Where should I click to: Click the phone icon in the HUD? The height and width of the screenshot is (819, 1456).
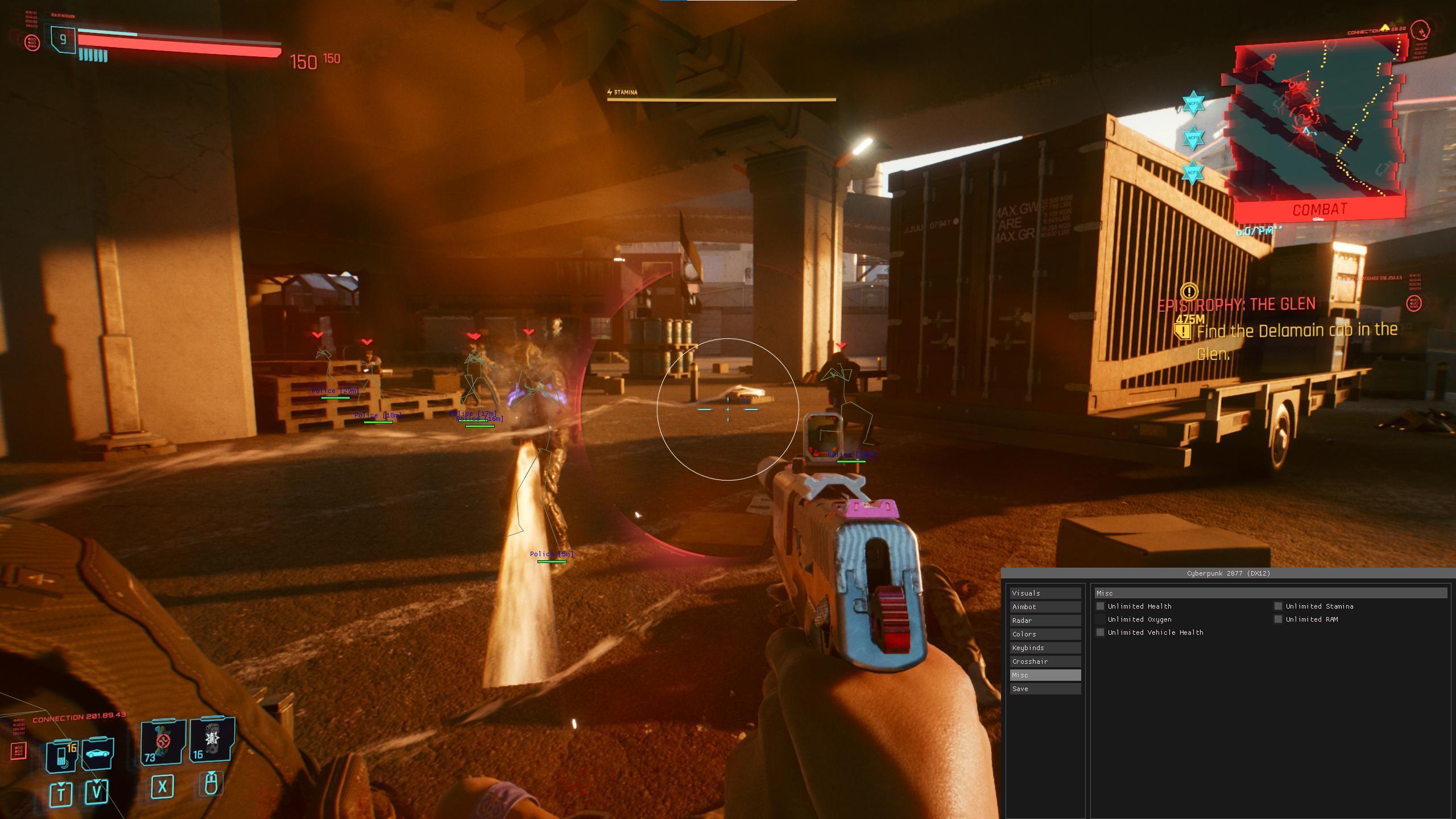click(x=61, y=755)
